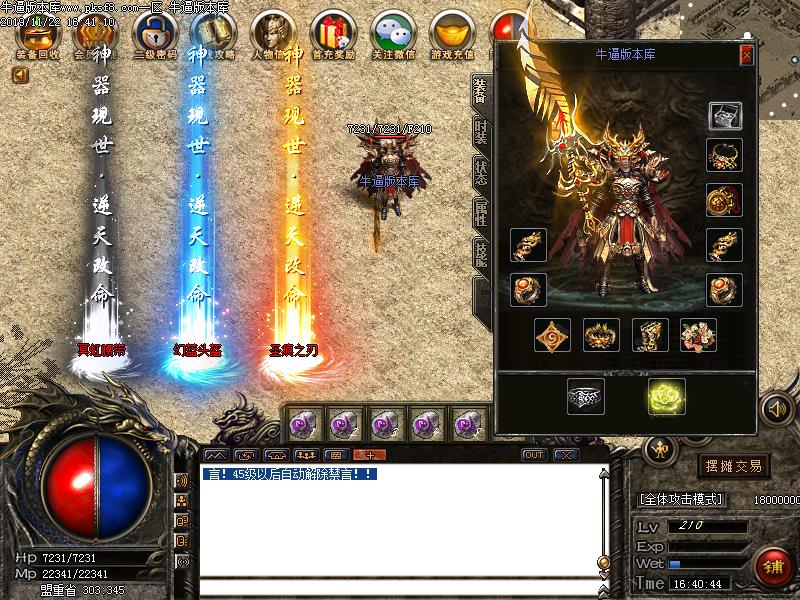This screenshot has height=600, width=800.
Task: Select the glowing yellow lotus slot
Action: (664, 397)
